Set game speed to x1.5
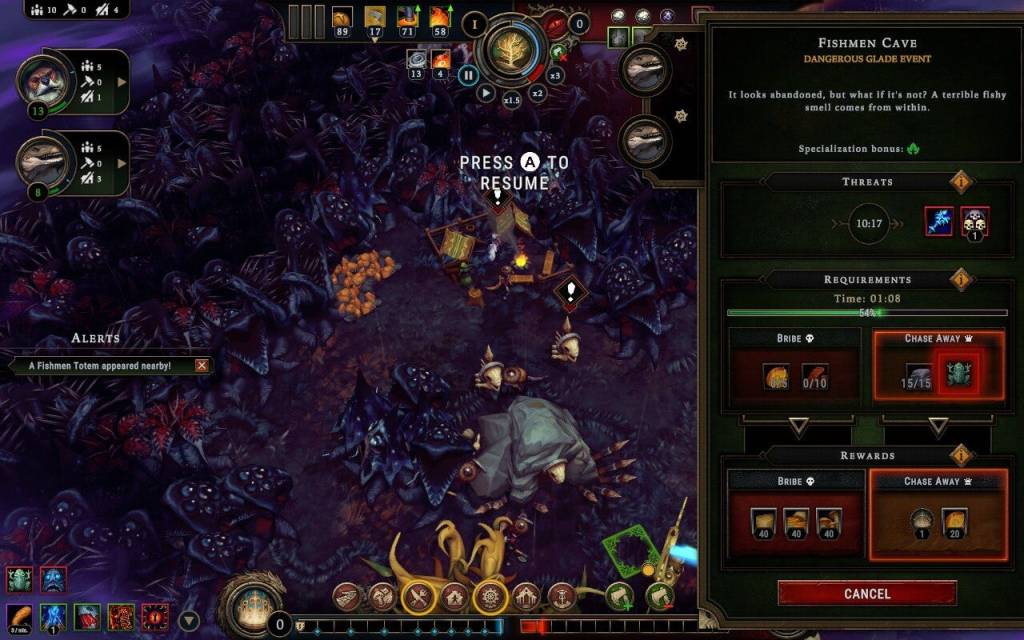Image resolution: width=1024 pixels, height=640 pixels. point(511,100)
